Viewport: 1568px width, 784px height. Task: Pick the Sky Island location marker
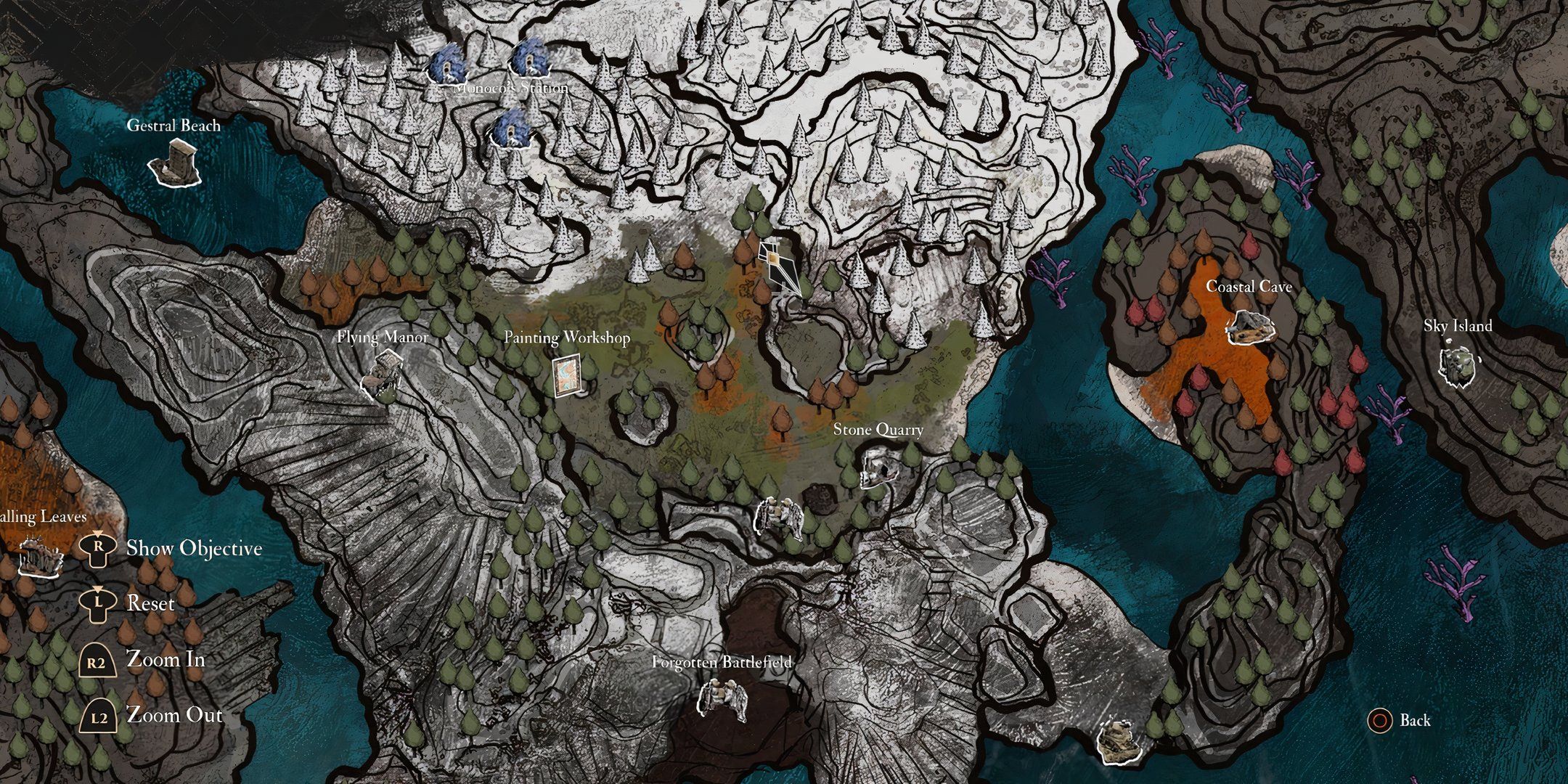1458,366
